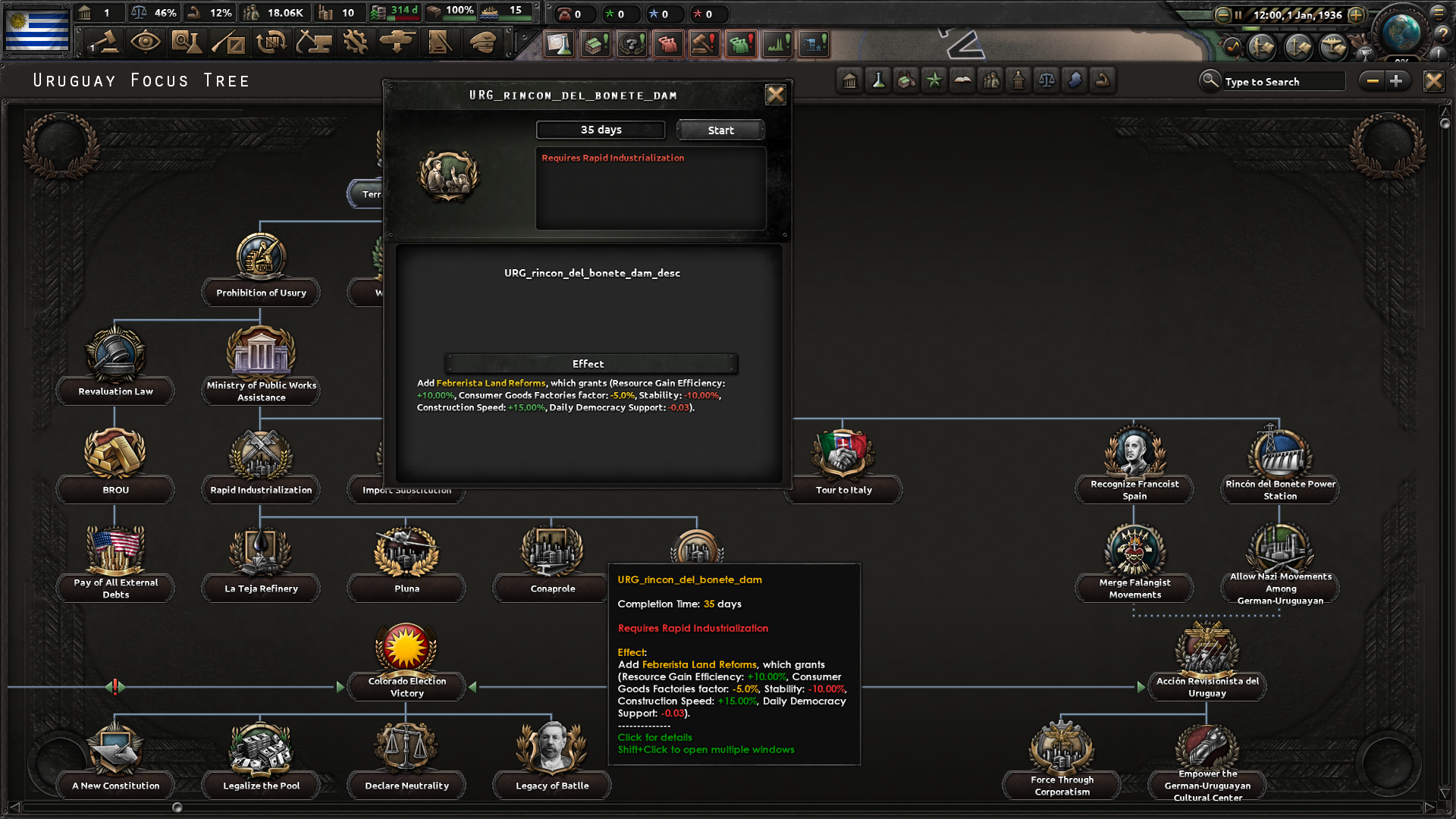Select the Production anvil icon

tap(314, 43)
